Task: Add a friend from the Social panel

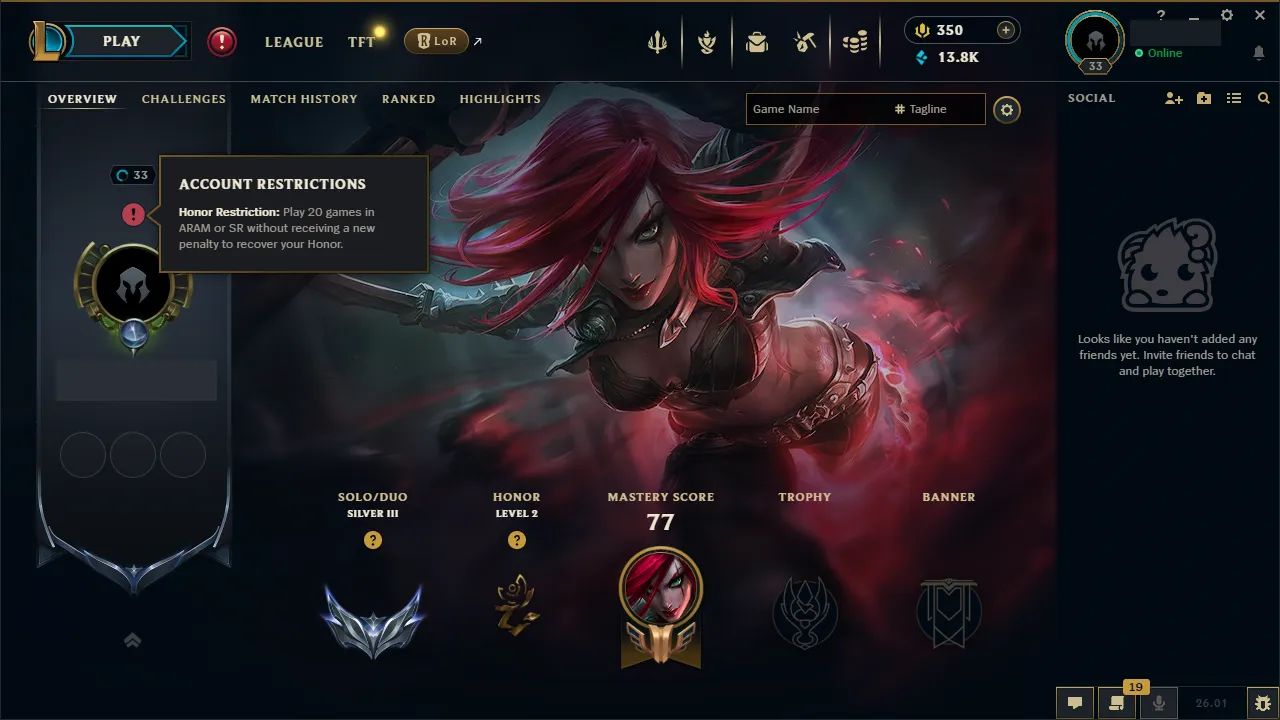Action: (x=1172, y=98)
